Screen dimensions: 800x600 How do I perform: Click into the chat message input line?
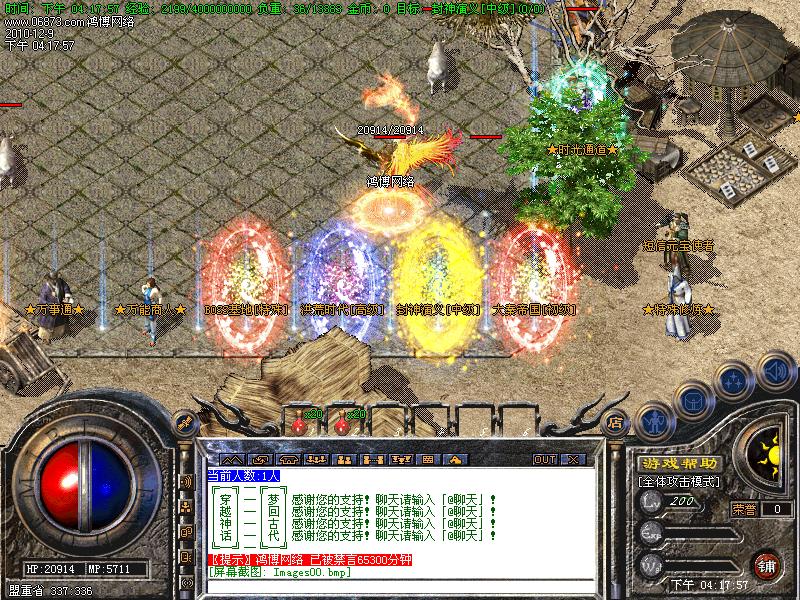coord(400,585)
